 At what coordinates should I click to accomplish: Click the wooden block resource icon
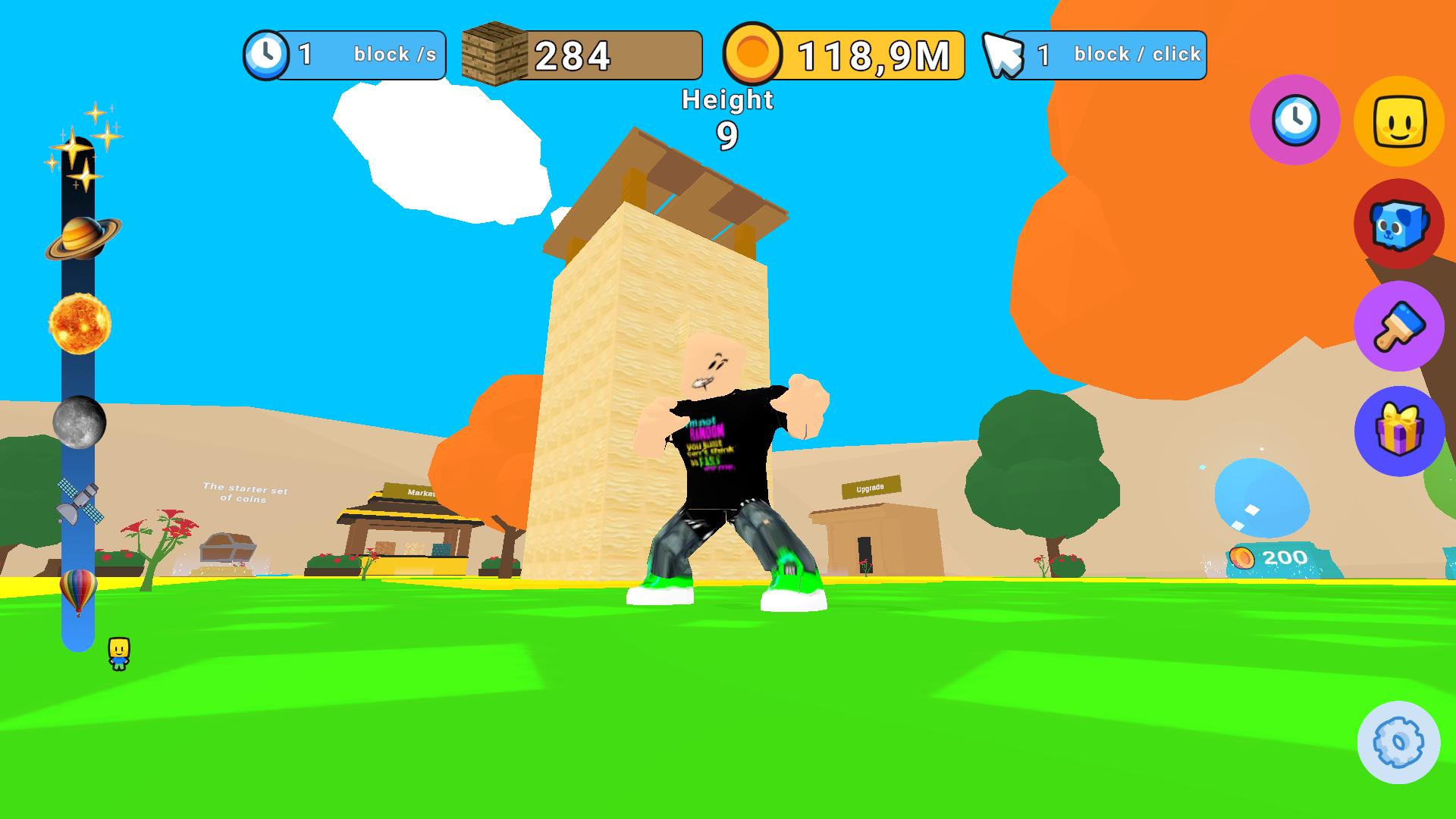click(x=494, y=54)
